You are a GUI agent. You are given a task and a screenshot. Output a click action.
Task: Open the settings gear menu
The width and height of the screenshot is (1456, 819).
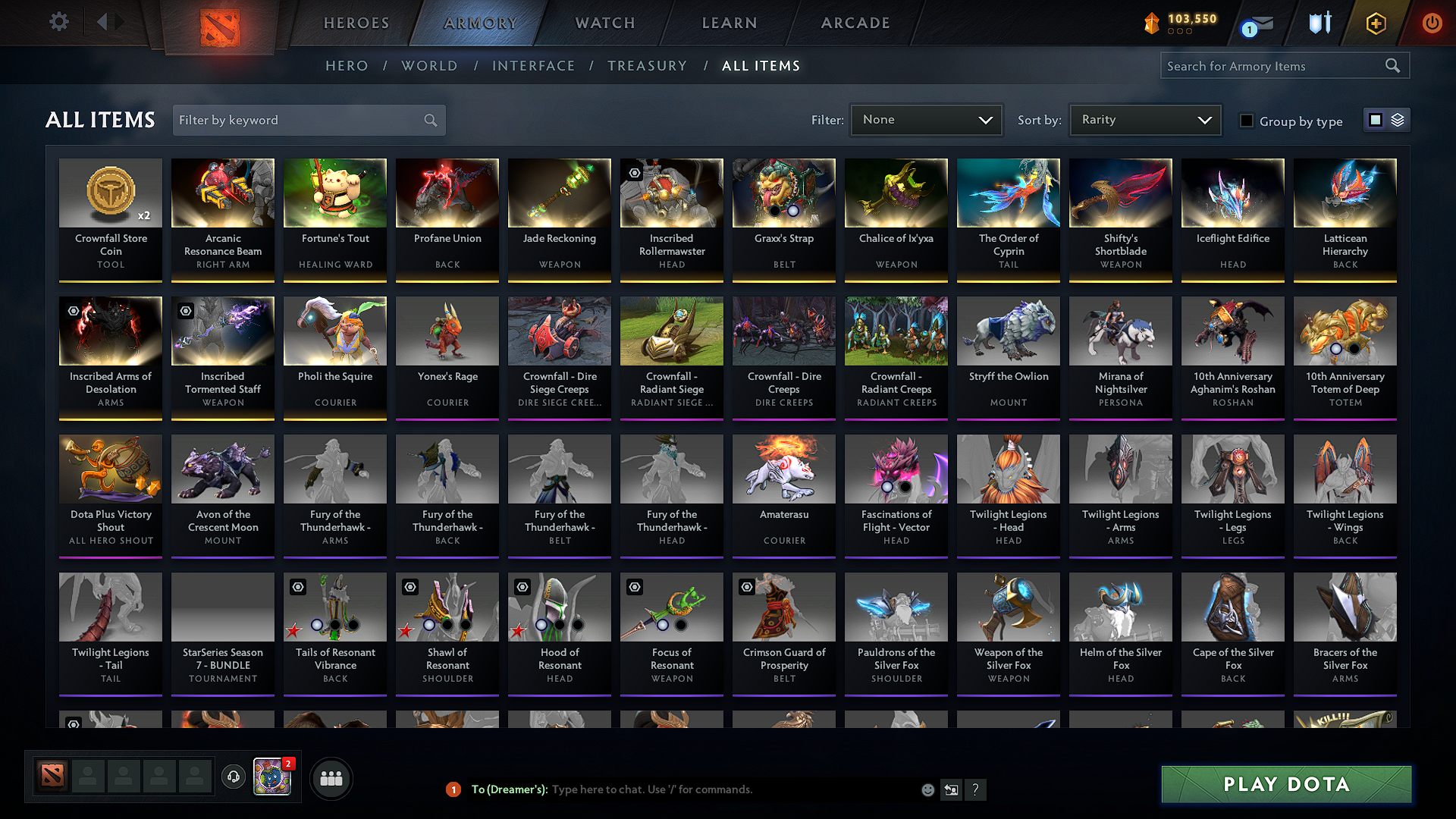pos(58,22)
